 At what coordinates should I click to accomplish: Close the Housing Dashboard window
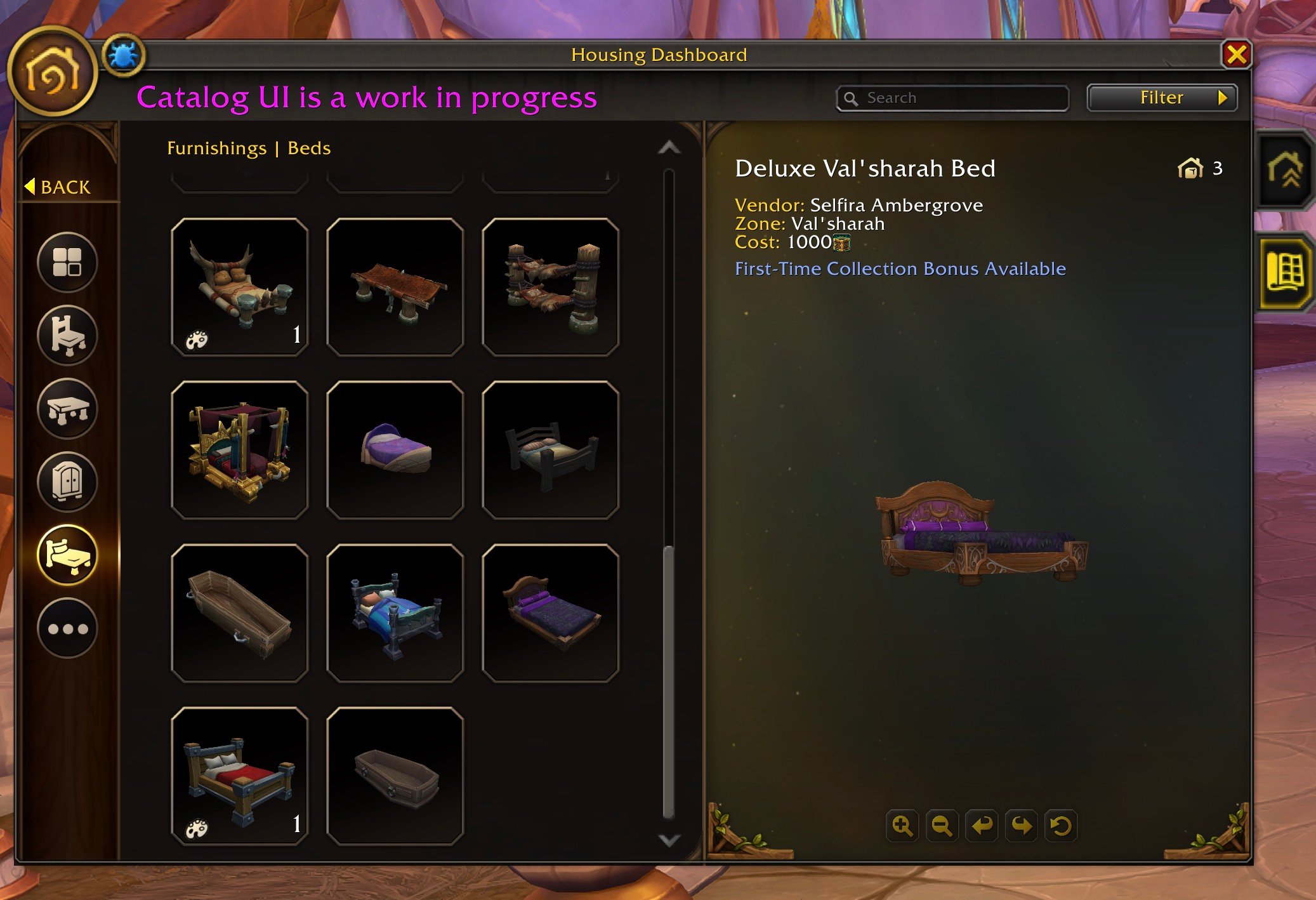[1236, 55]
